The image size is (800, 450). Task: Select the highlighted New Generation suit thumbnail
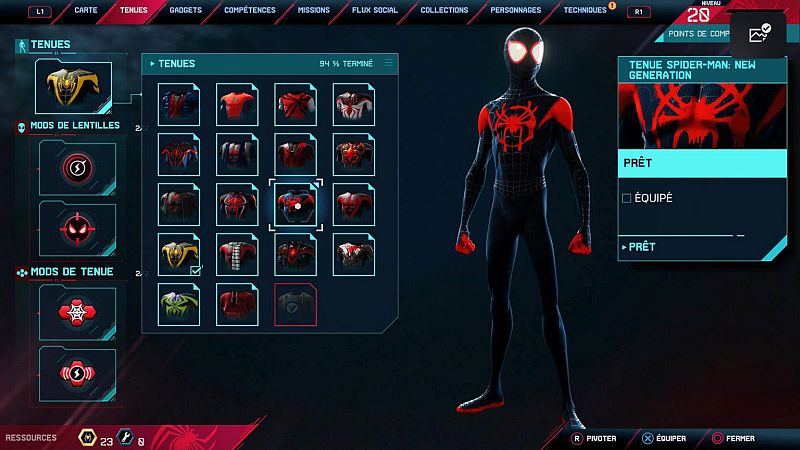296,204
